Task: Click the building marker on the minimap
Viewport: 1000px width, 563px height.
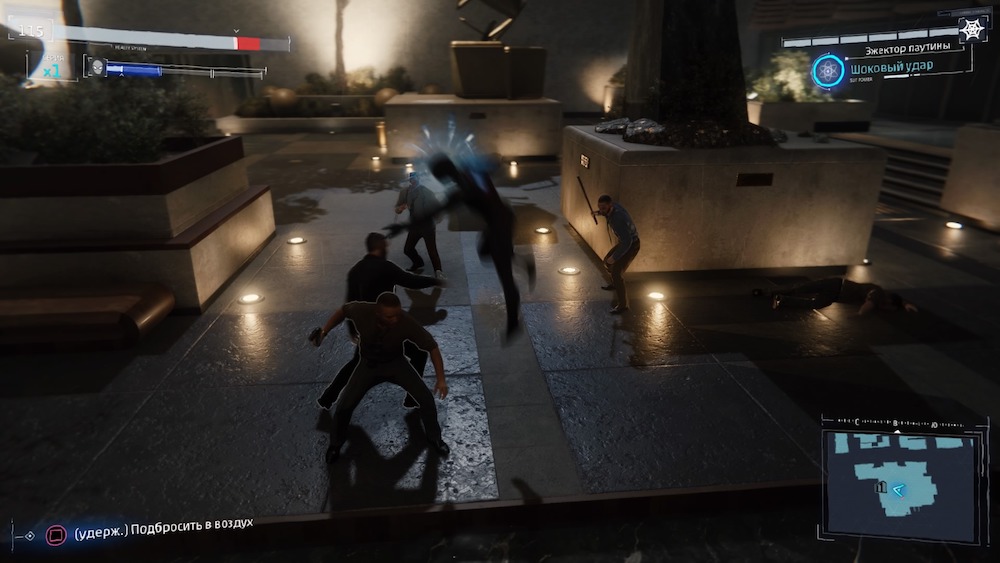Action: [881, 487]
